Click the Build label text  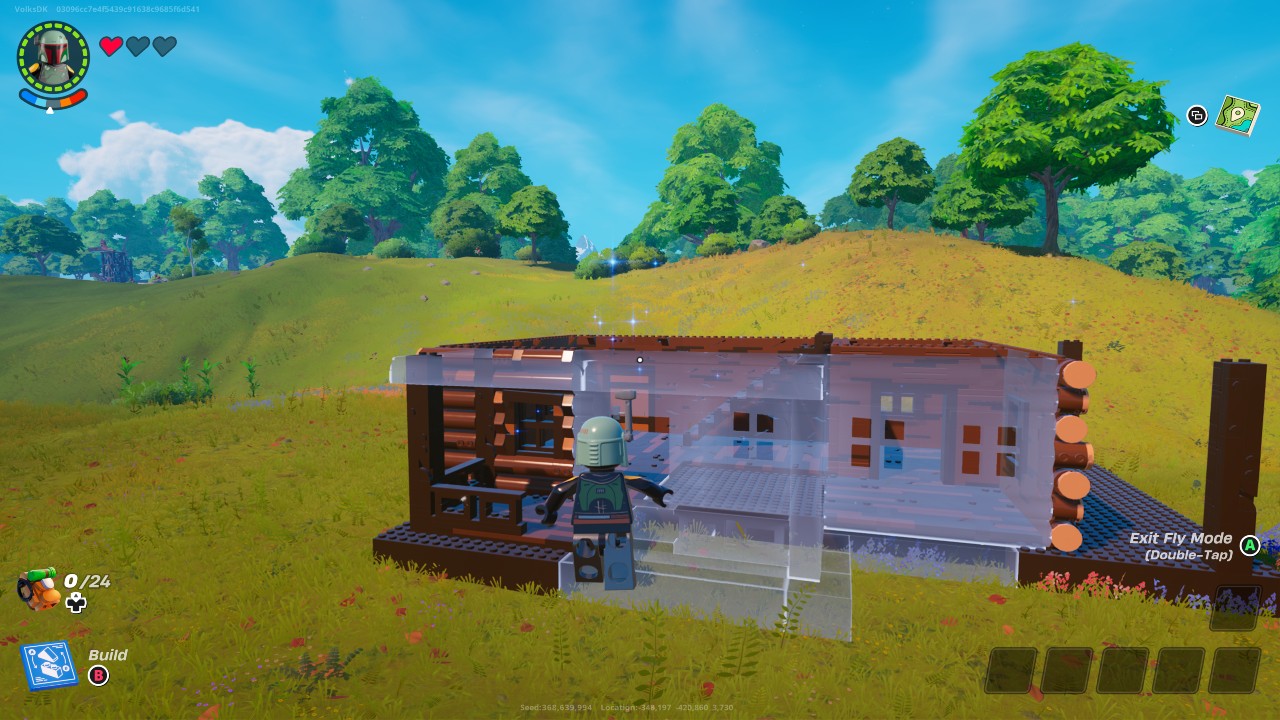pyautogui.click(x=107, y=655)
